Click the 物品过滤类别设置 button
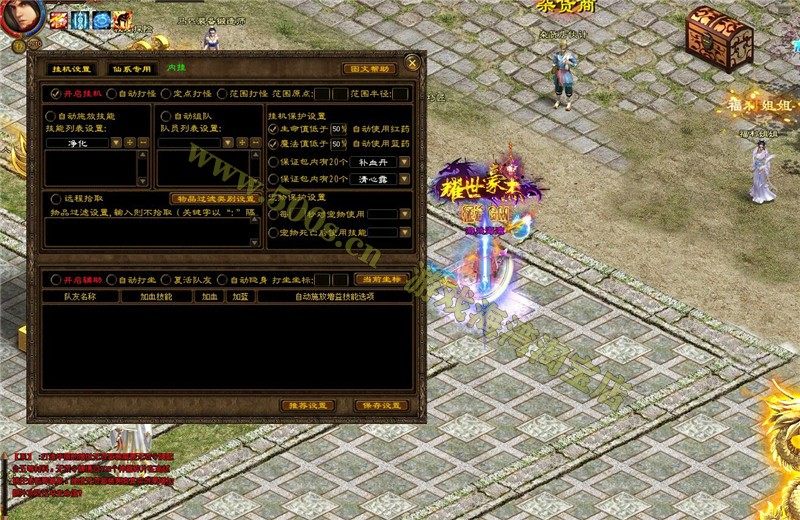Image resolution: width=800 pixels, height=520 pixels. pyautogui.click(x=214, y=198)
